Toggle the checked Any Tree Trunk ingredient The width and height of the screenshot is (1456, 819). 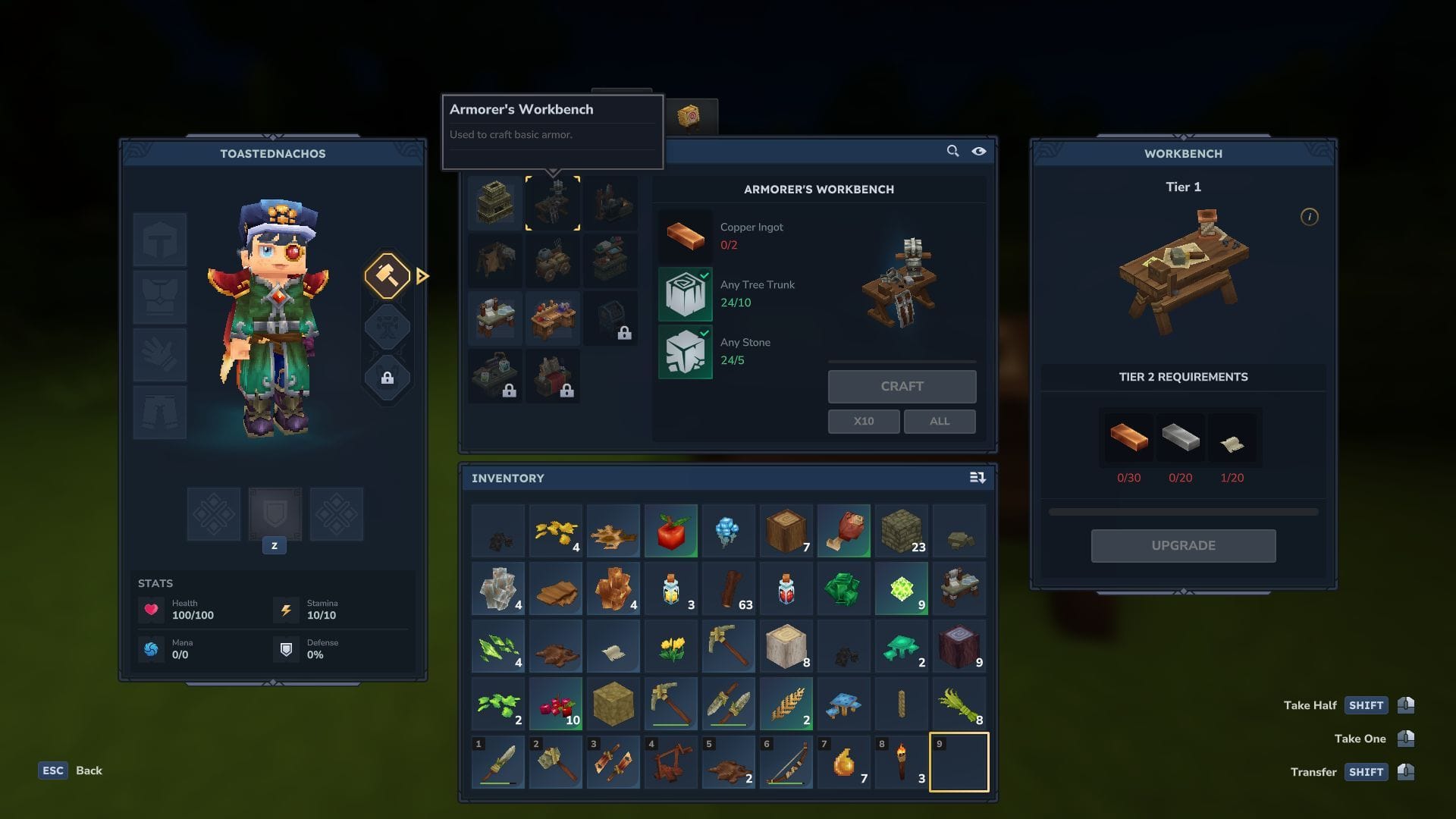[685, 293]
